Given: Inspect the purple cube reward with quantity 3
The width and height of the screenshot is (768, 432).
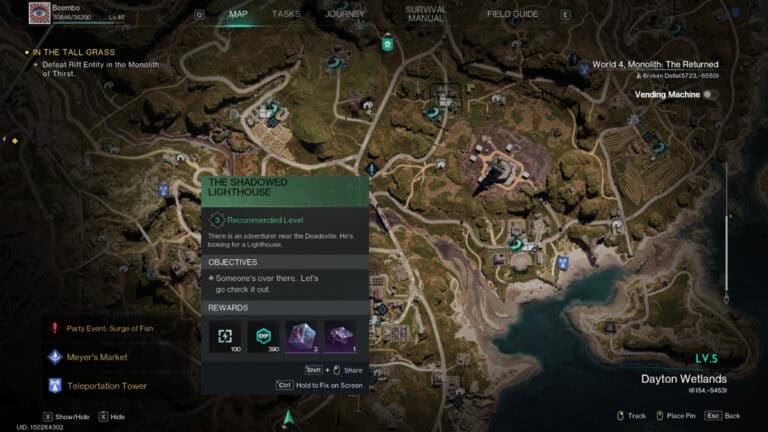Looking at the screenshot, I should (303, 336).
